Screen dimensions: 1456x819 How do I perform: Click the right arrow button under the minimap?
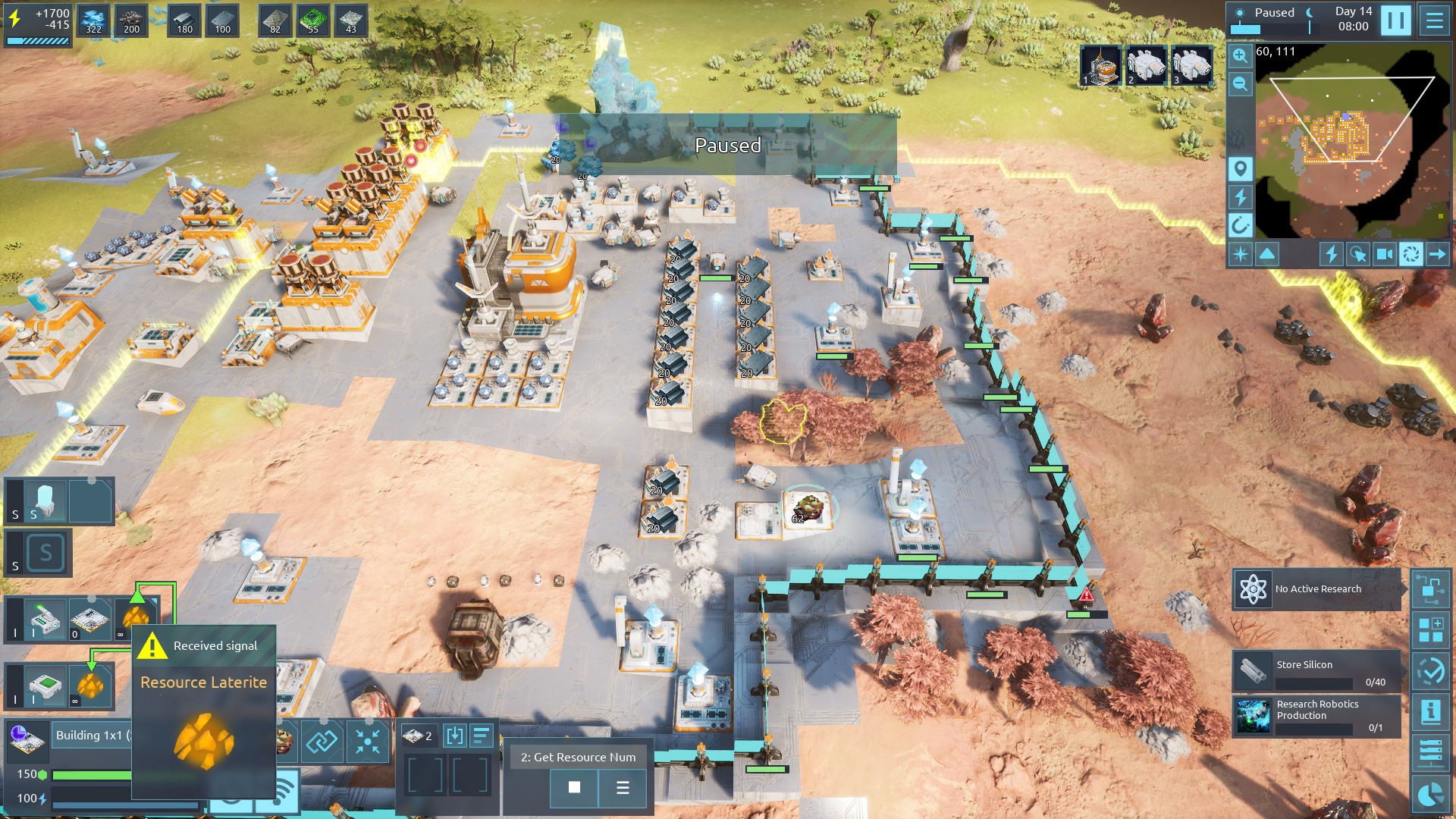1437,254
